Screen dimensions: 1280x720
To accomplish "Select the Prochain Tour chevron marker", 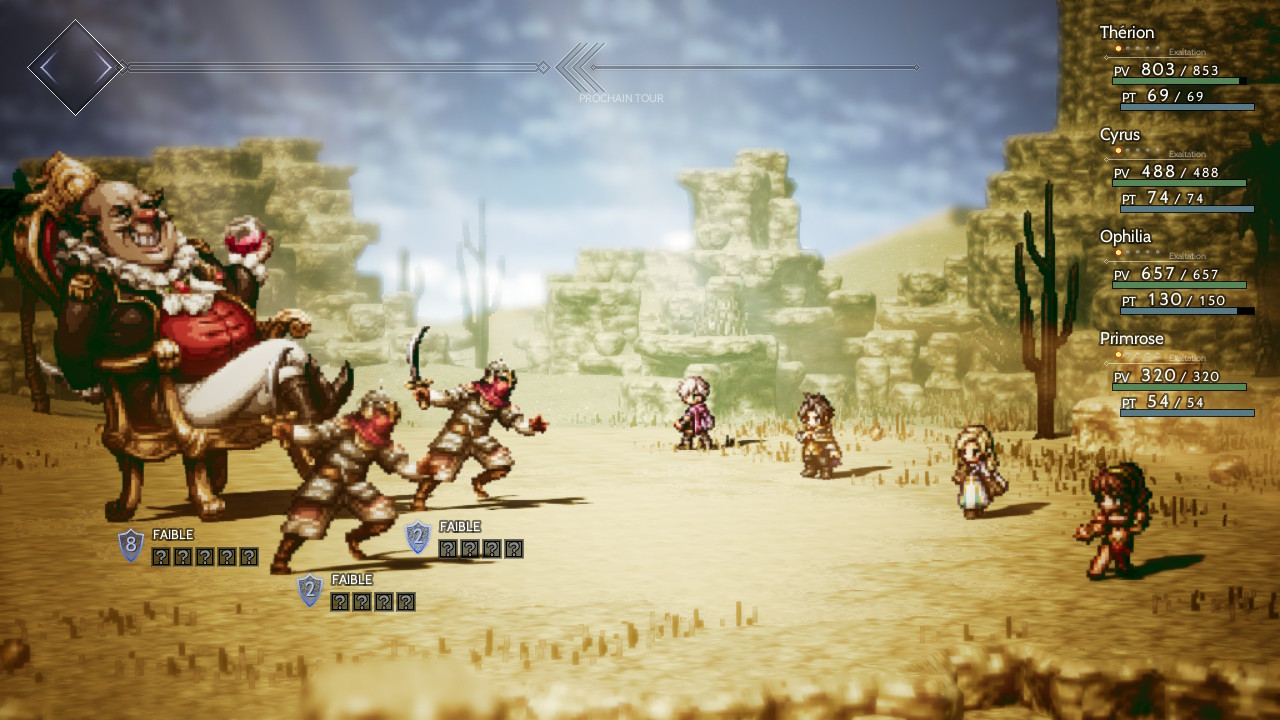I will click(580, 68).
